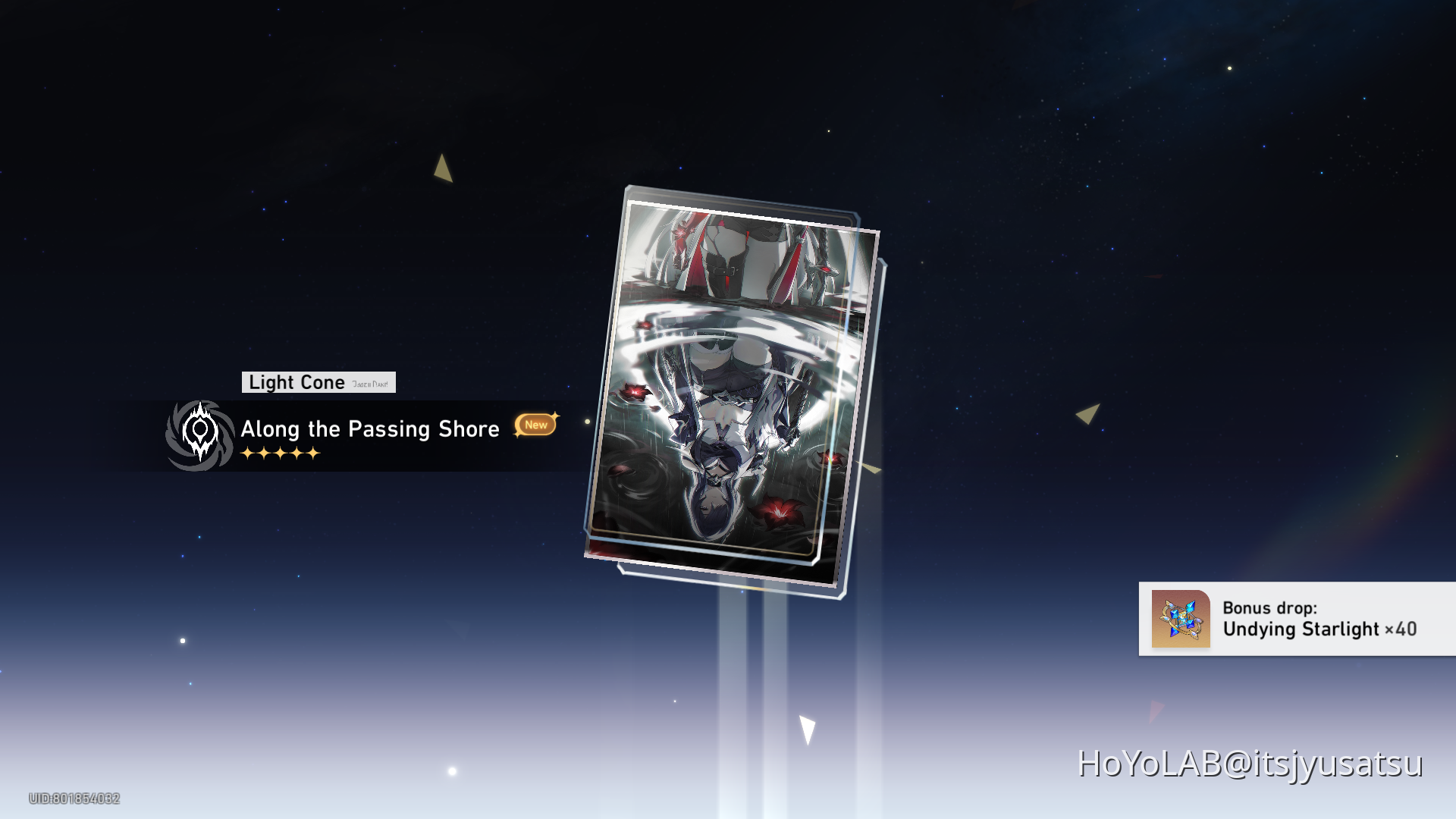The width and height of the screenshot is (1456, 819).
Task: Select the UID number at bottom left
Action: tap(76, 799)
